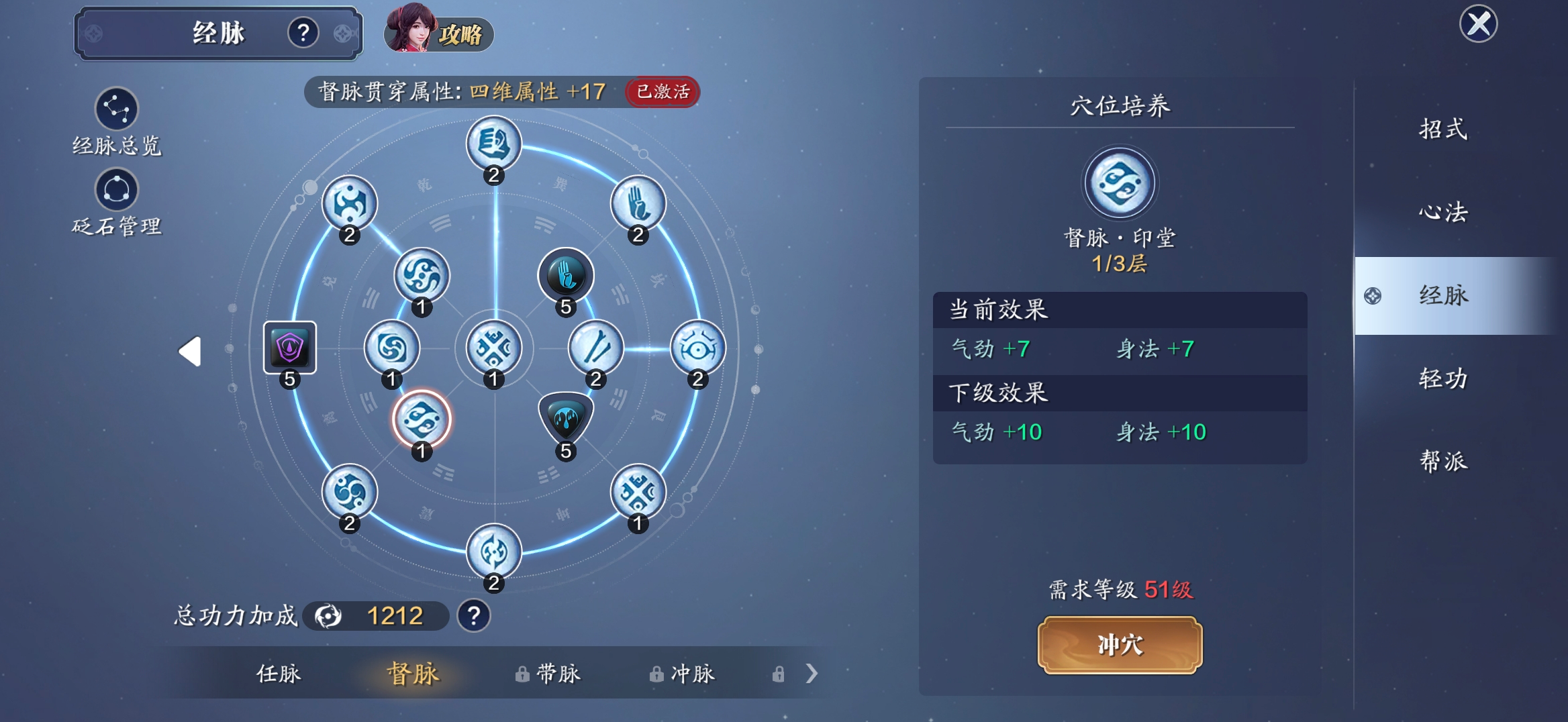This screenshot has width=1568, height=722.
Task: Open the 轻功 lightness skill menu
Action: point(1443,378)
